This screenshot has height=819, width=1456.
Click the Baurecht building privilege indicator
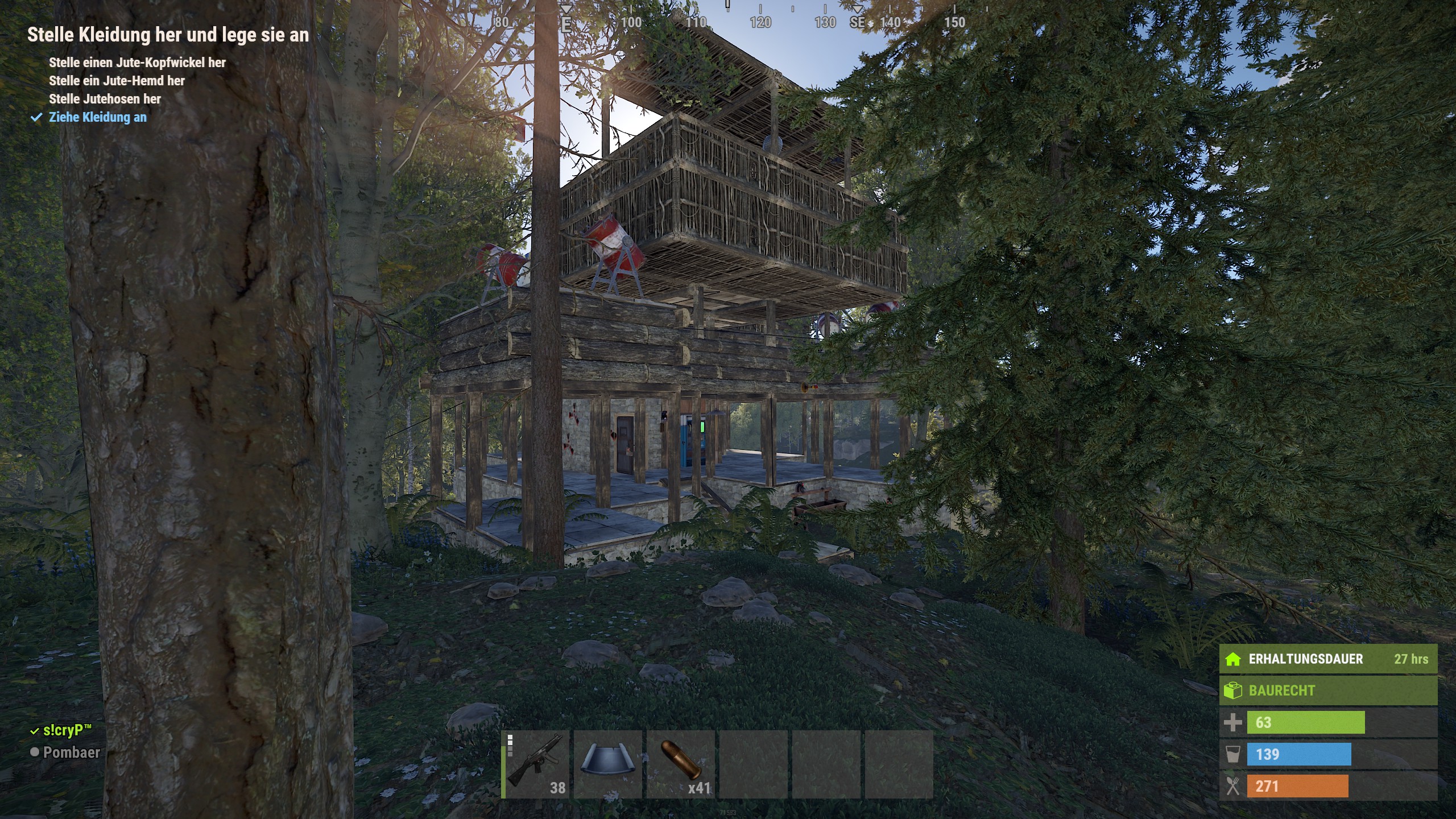click(x=1327, y=690)
